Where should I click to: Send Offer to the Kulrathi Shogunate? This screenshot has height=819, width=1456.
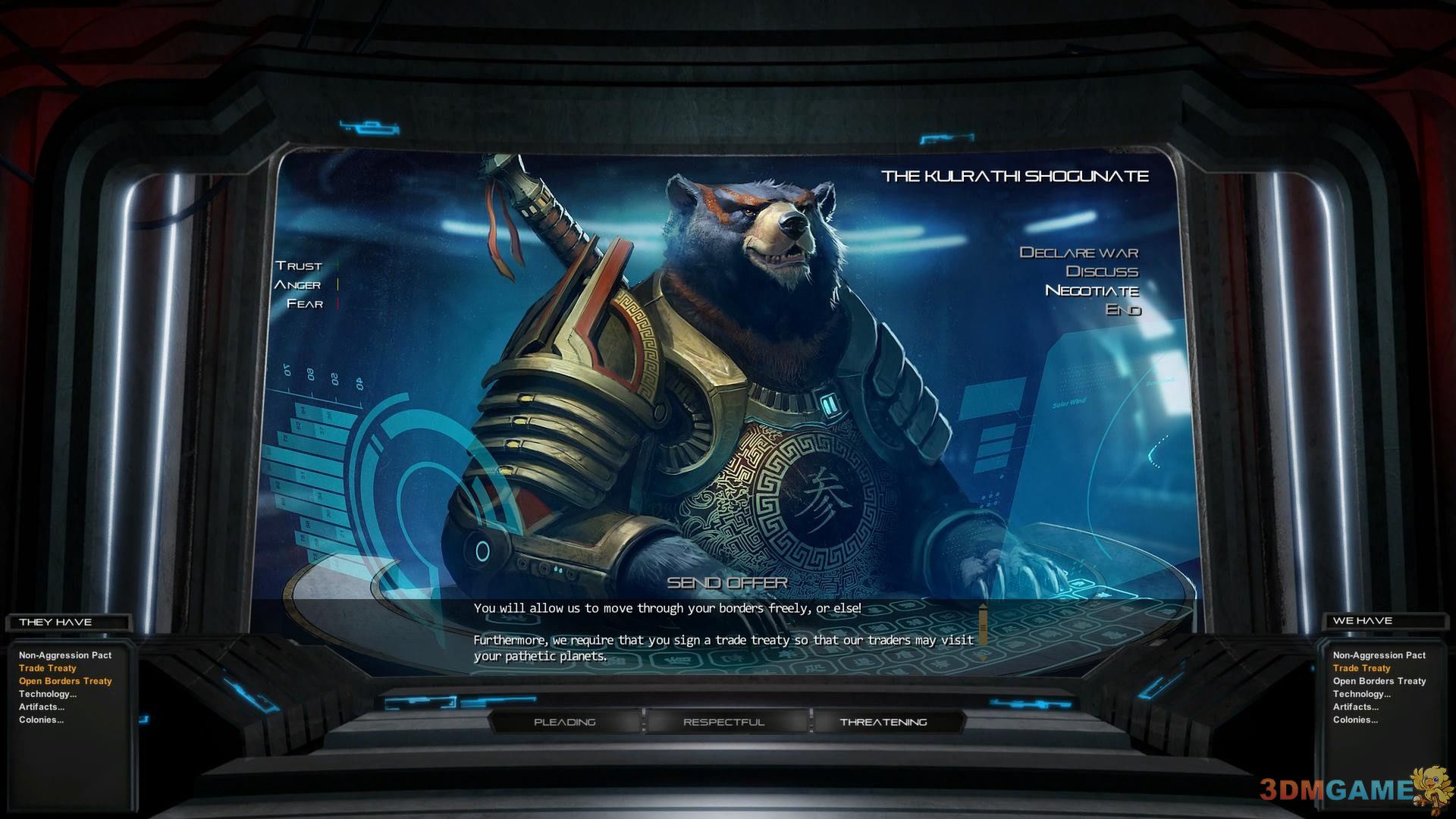click(726, 582)
